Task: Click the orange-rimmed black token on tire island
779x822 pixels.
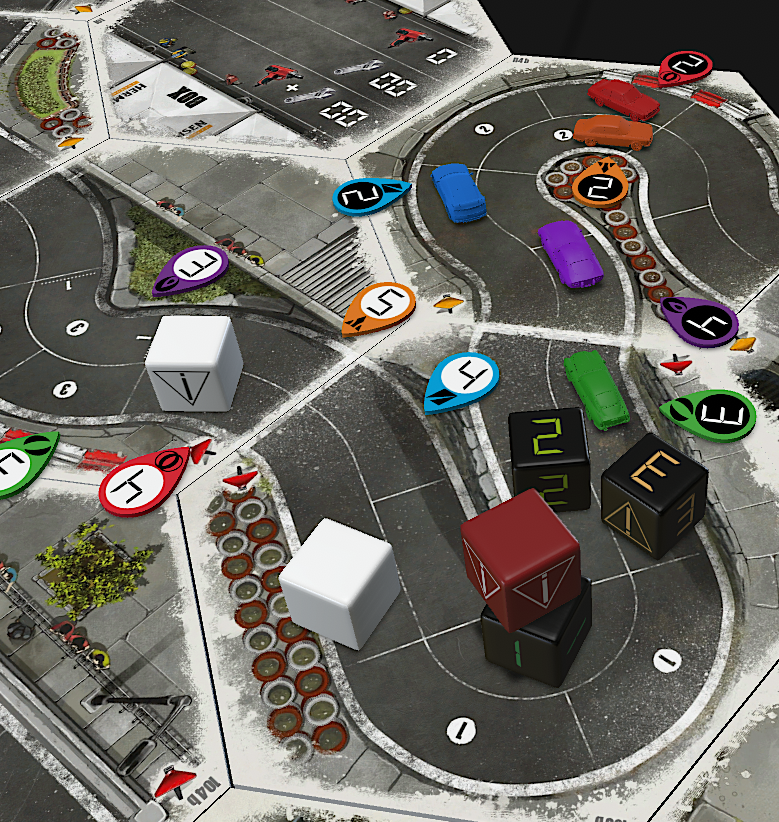Action: click(600, 184)
